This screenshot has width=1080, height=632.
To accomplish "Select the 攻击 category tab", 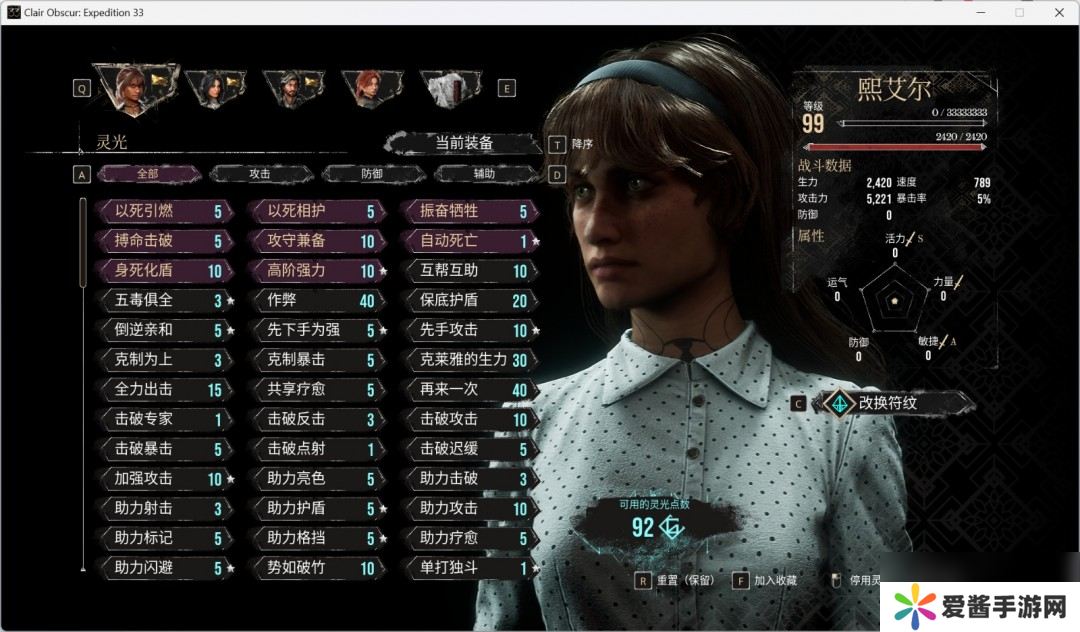I will tap(260, 174).
